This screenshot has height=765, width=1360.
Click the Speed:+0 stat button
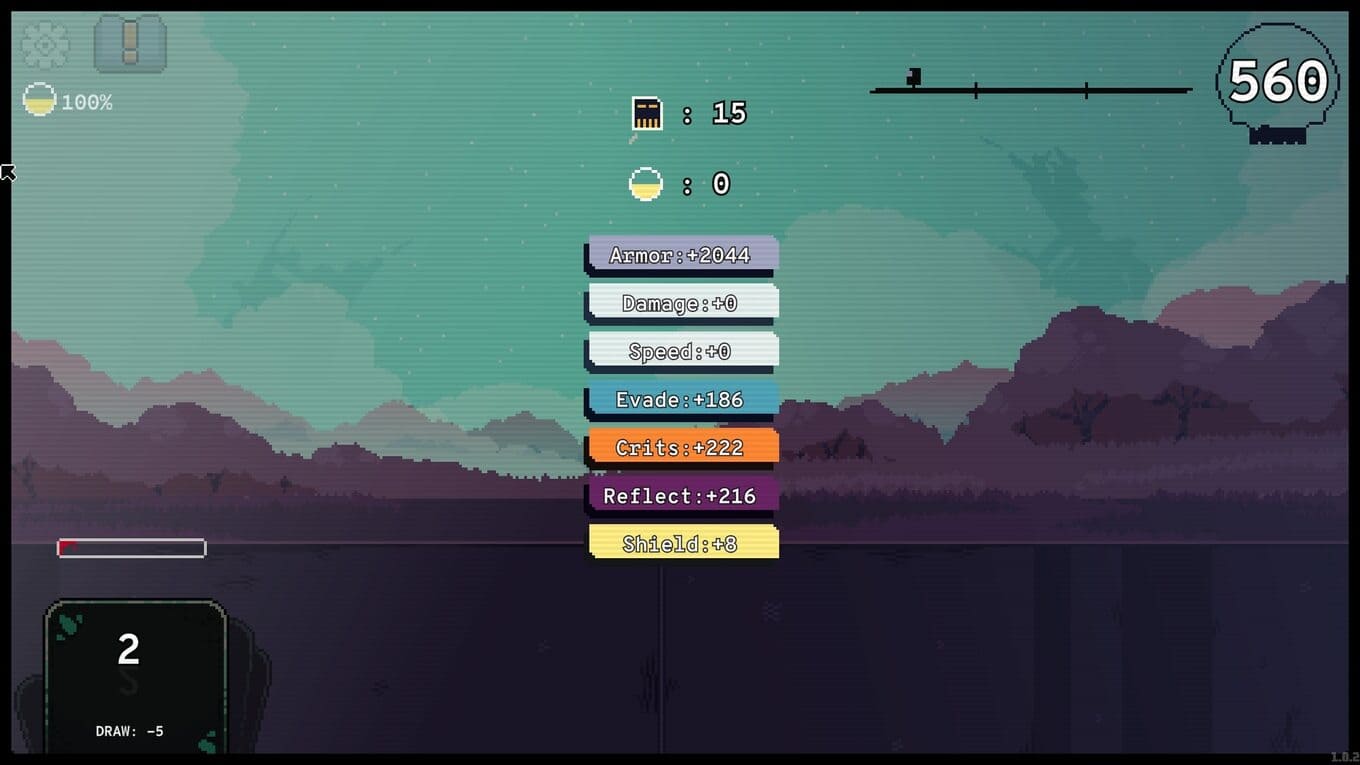pos(682,350)
